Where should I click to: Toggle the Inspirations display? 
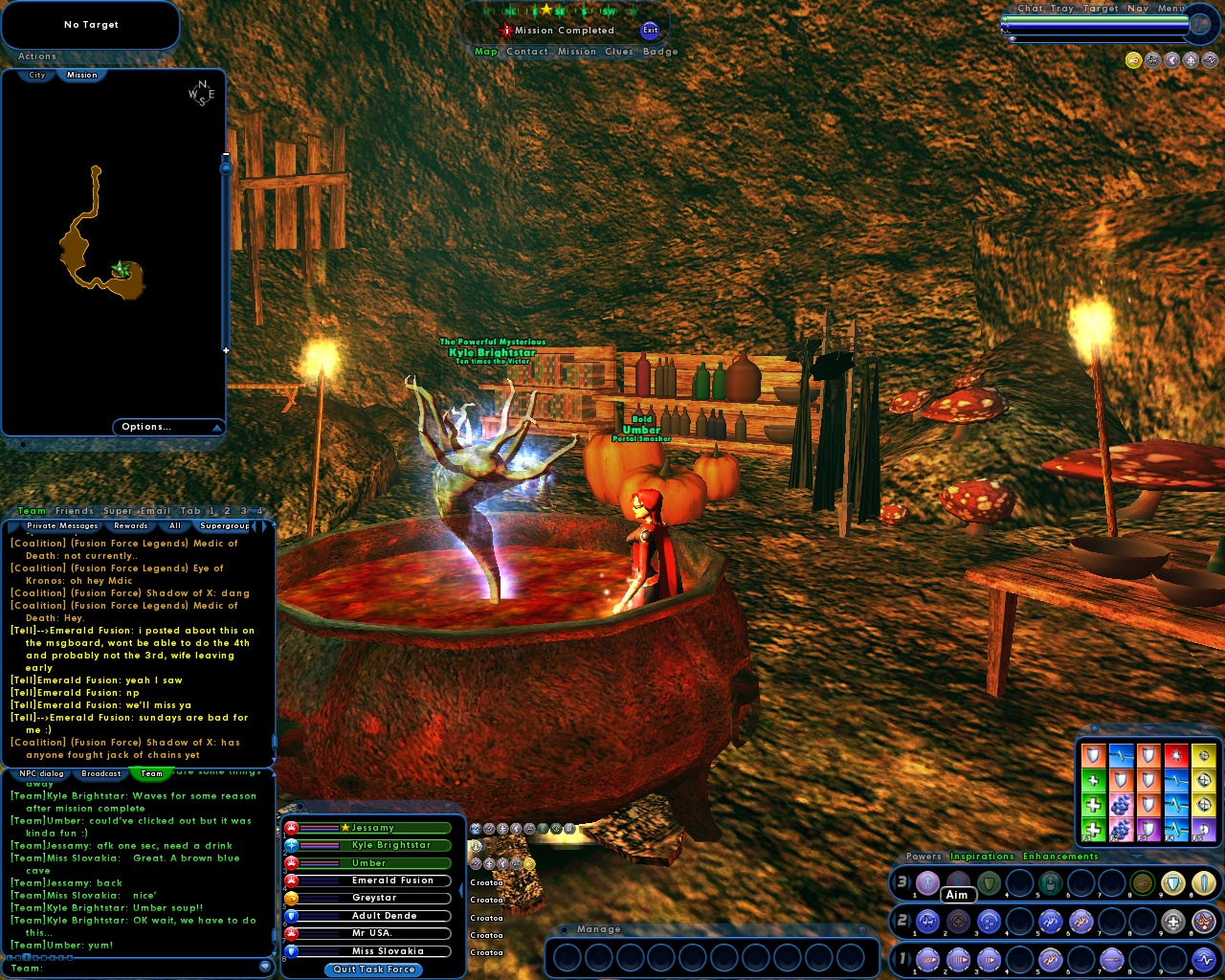pyautogui.click(x=982, y=856)
